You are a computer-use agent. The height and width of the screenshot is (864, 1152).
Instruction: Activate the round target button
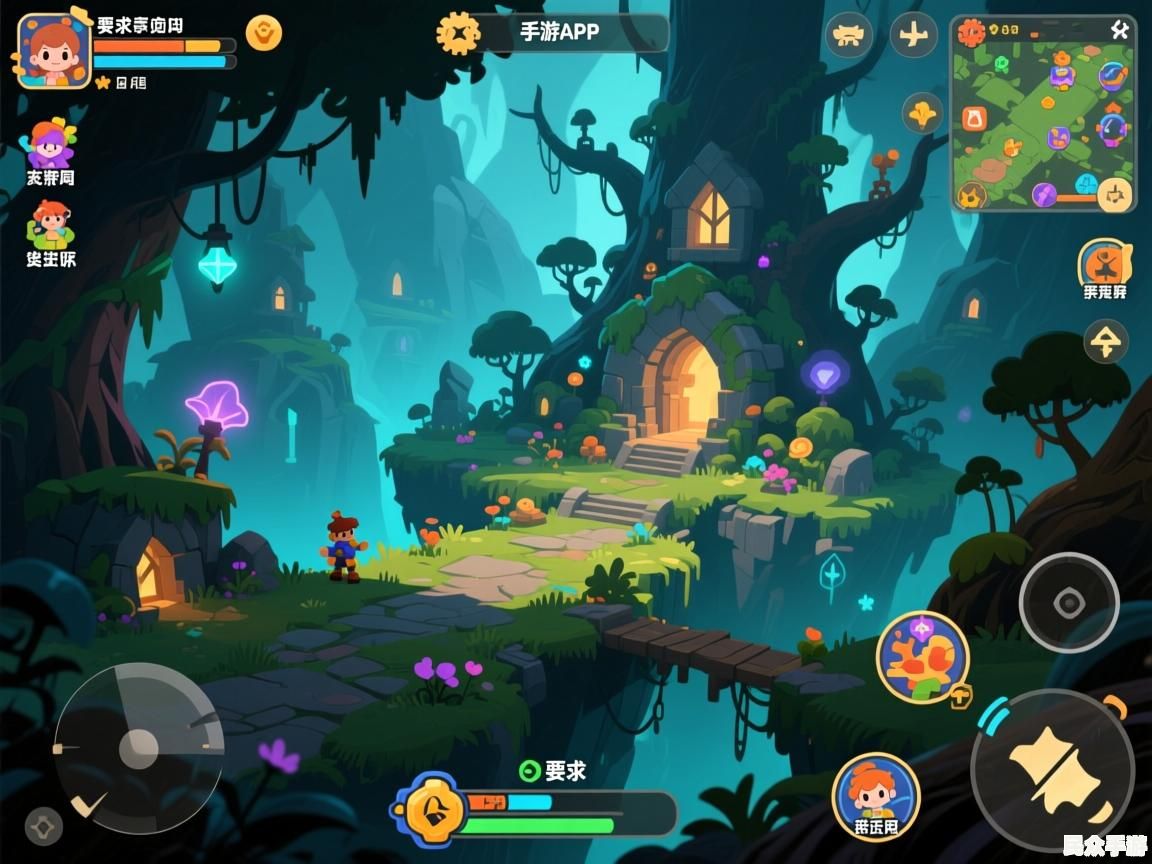(x=1068, y=602)
